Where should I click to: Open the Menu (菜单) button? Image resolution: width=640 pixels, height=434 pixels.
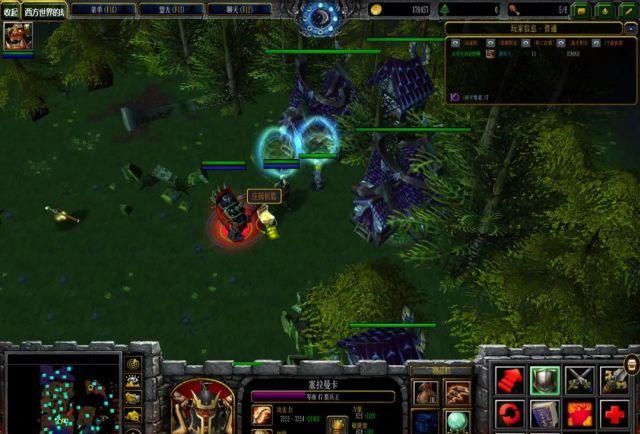pos(103,9)
